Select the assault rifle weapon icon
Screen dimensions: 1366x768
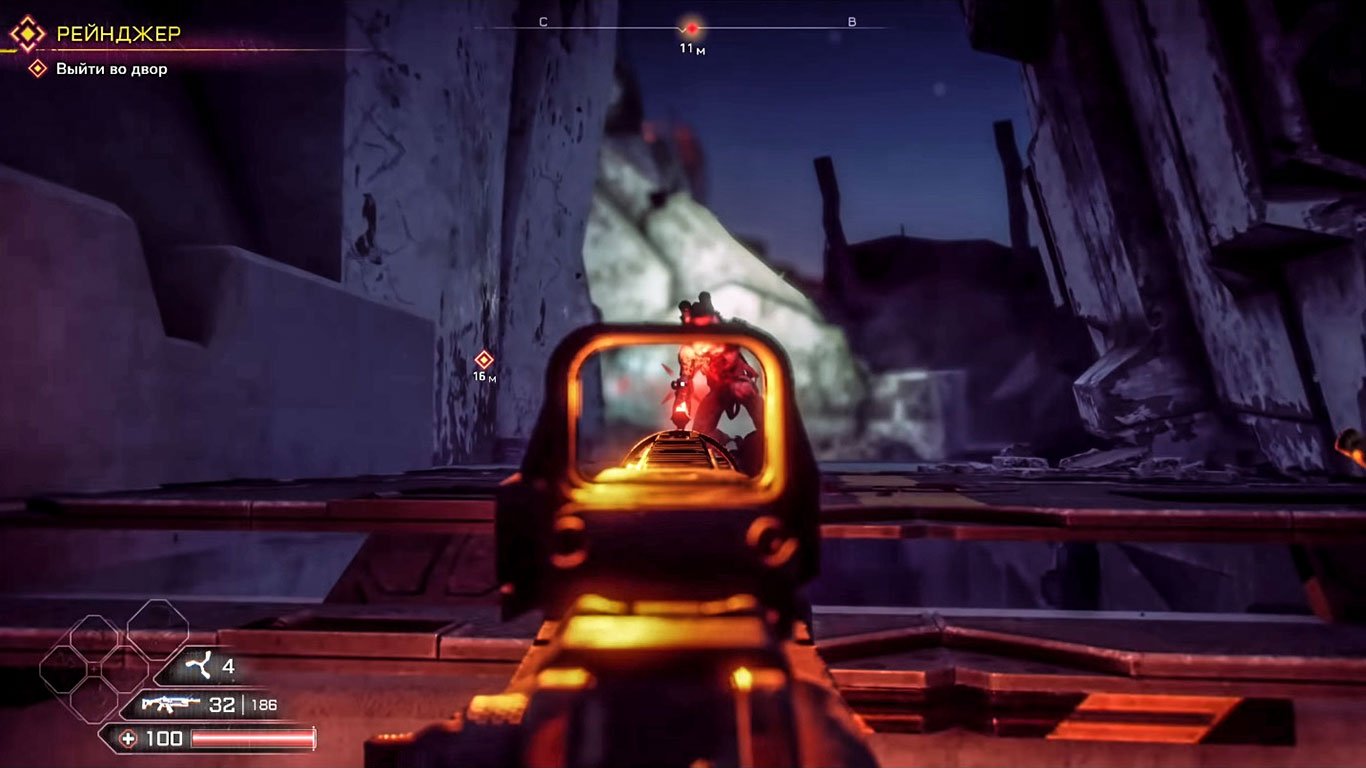(x=170, y=704)
